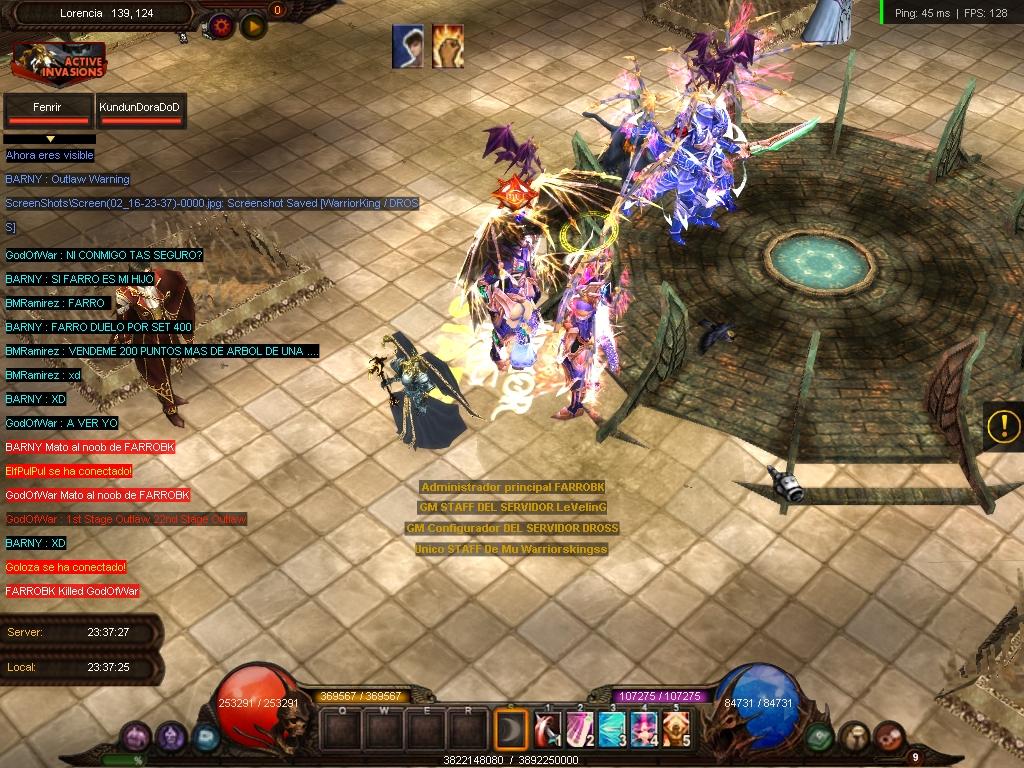
Task: Click the orange play arrow button
Action: coord(253,26)
